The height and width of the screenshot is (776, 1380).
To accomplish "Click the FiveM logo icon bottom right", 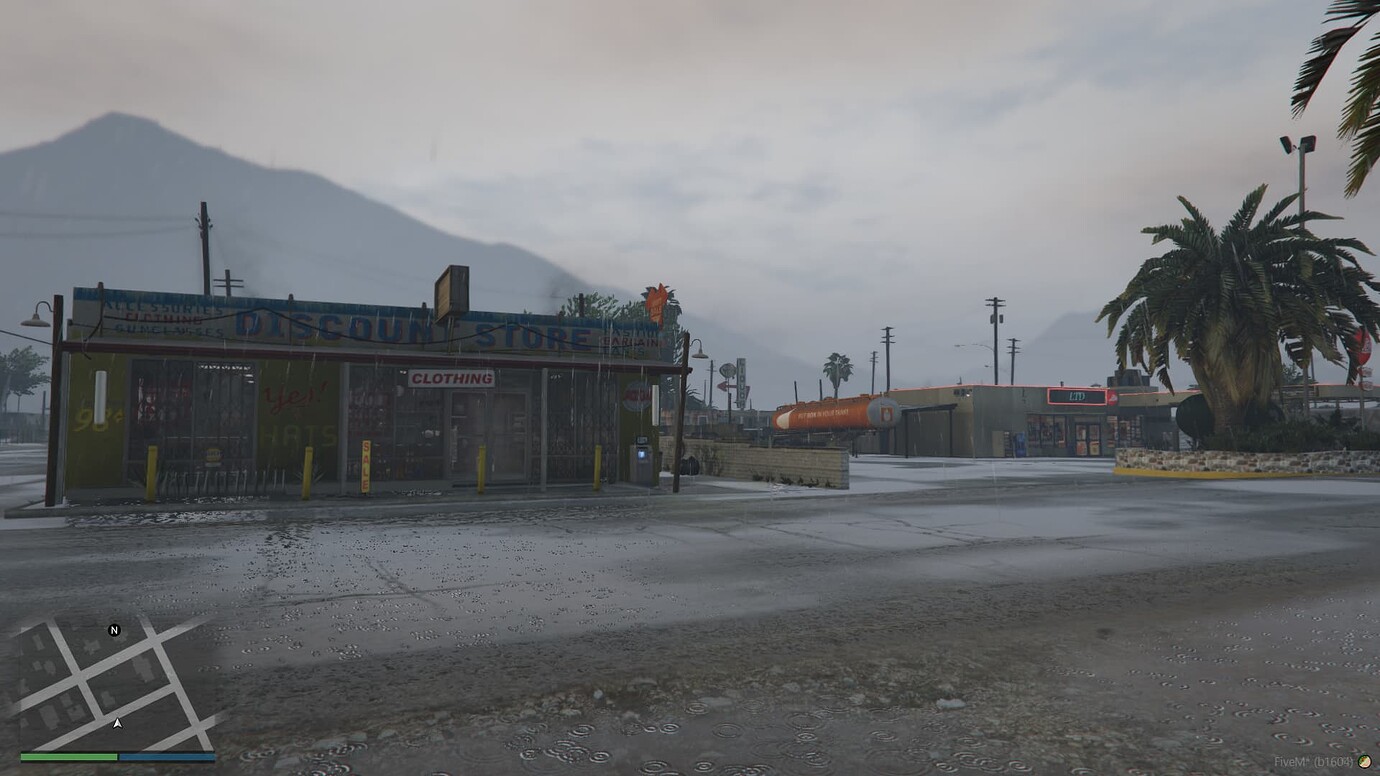I will click(1364, 762).
